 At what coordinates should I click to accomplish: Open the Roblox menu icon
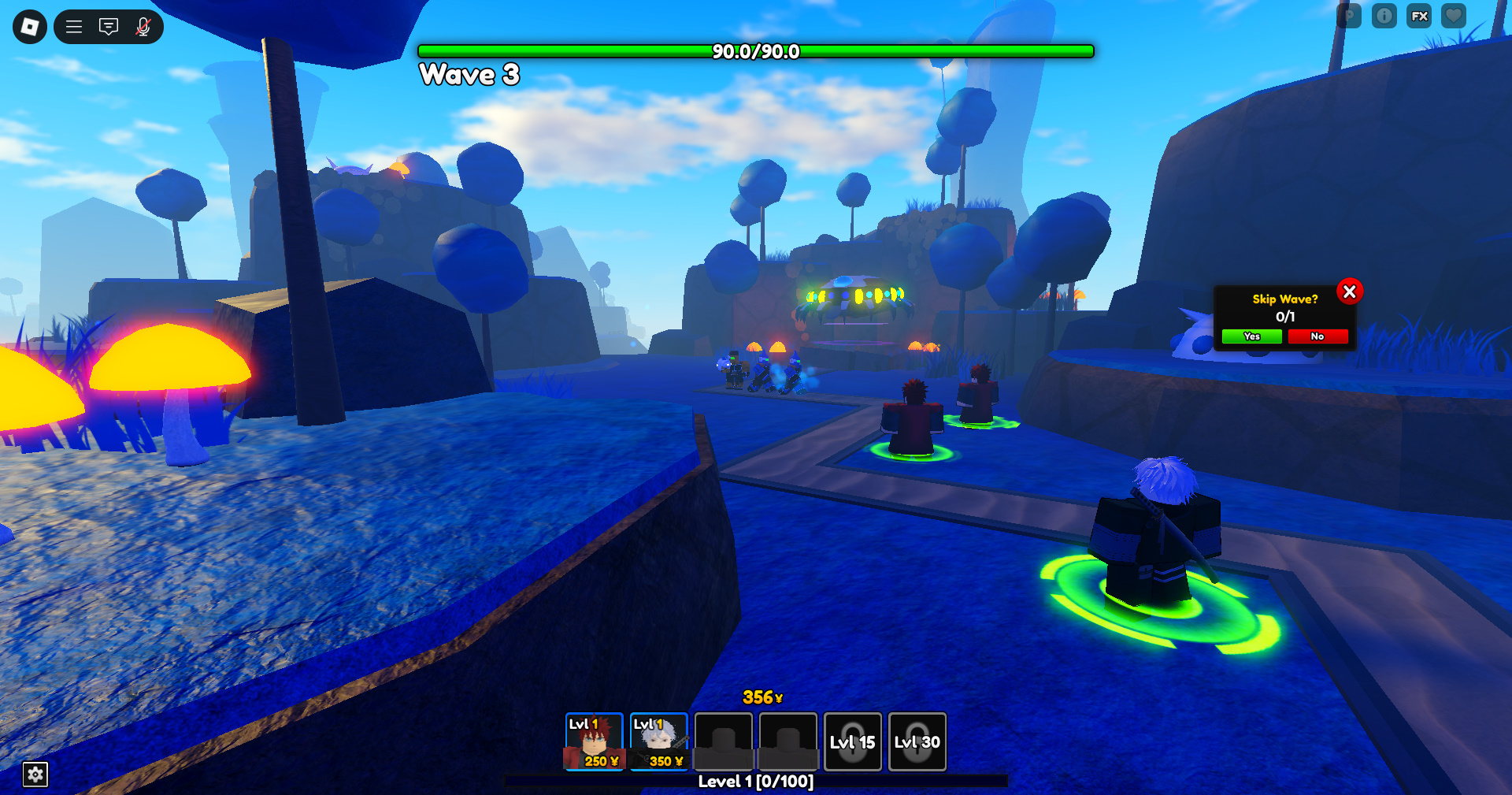tap(29, 27)
